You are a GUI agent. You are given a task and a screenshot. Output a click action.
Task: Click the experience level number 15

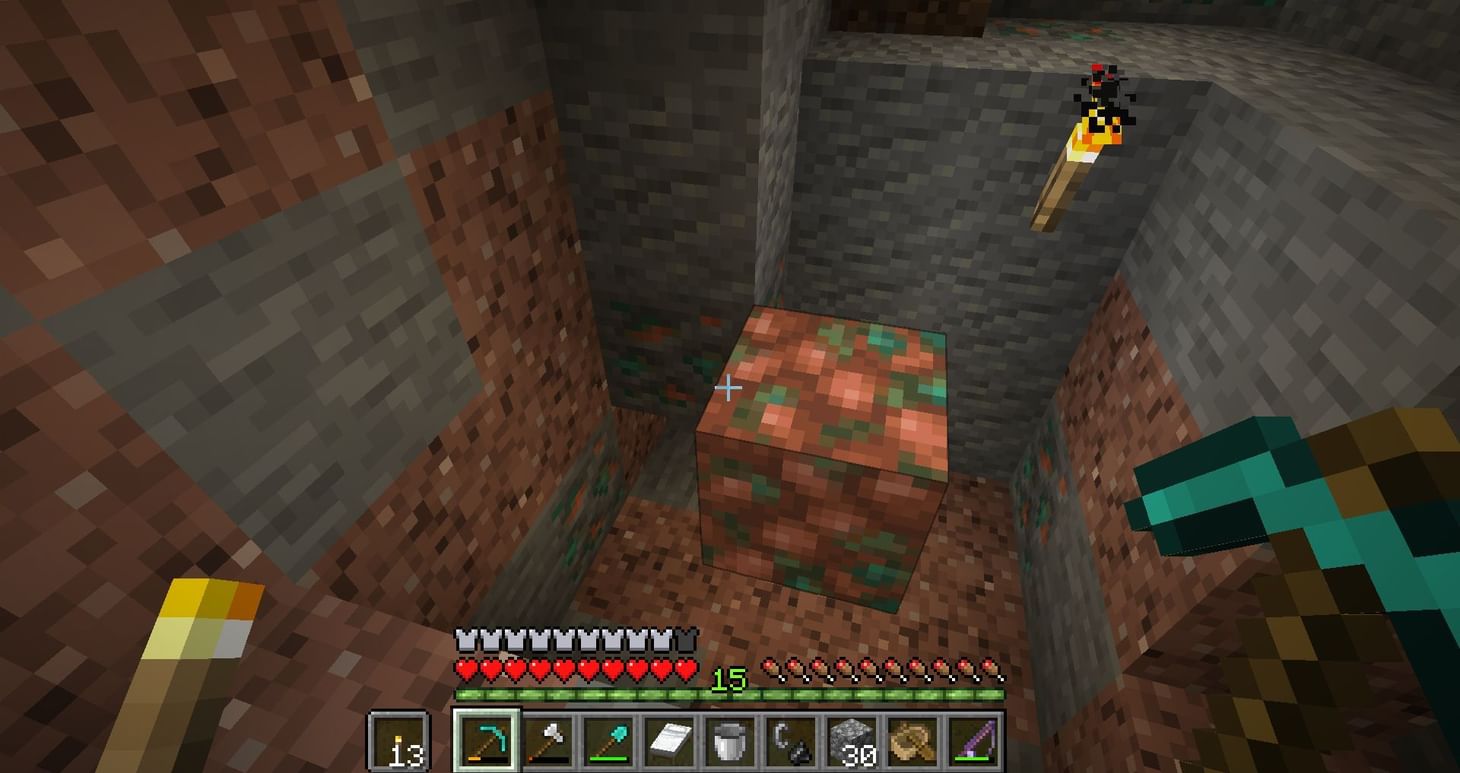tap(730, 680)
